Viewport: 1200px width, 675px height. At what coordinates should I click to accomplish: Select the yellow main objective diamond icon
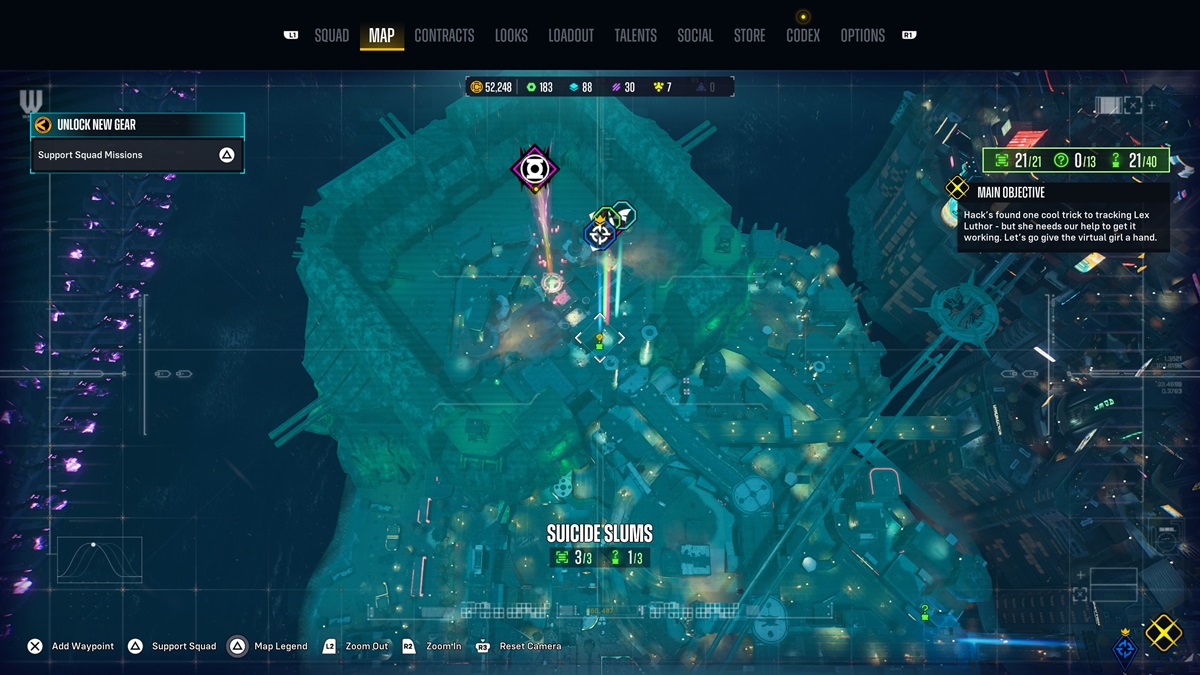[x=1163, y=632]
